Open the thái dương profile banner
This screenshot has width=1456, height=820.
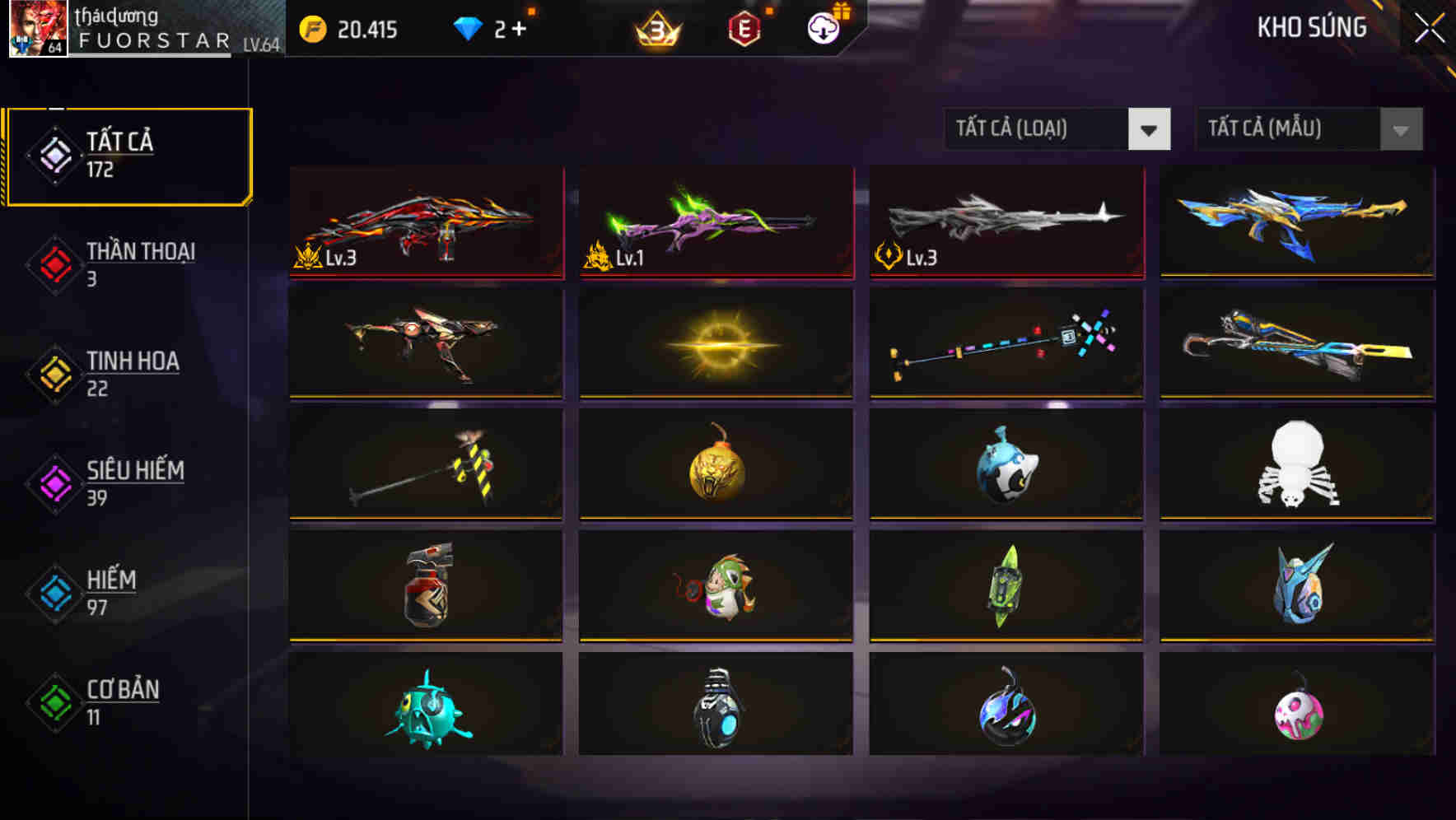click(x=115, y=15)
